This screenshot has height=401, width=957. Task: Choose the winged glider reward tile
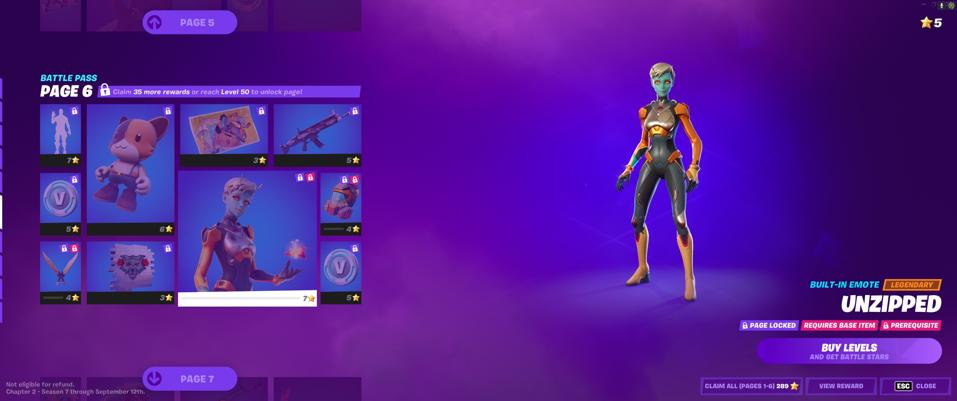[x=60, y=271]
